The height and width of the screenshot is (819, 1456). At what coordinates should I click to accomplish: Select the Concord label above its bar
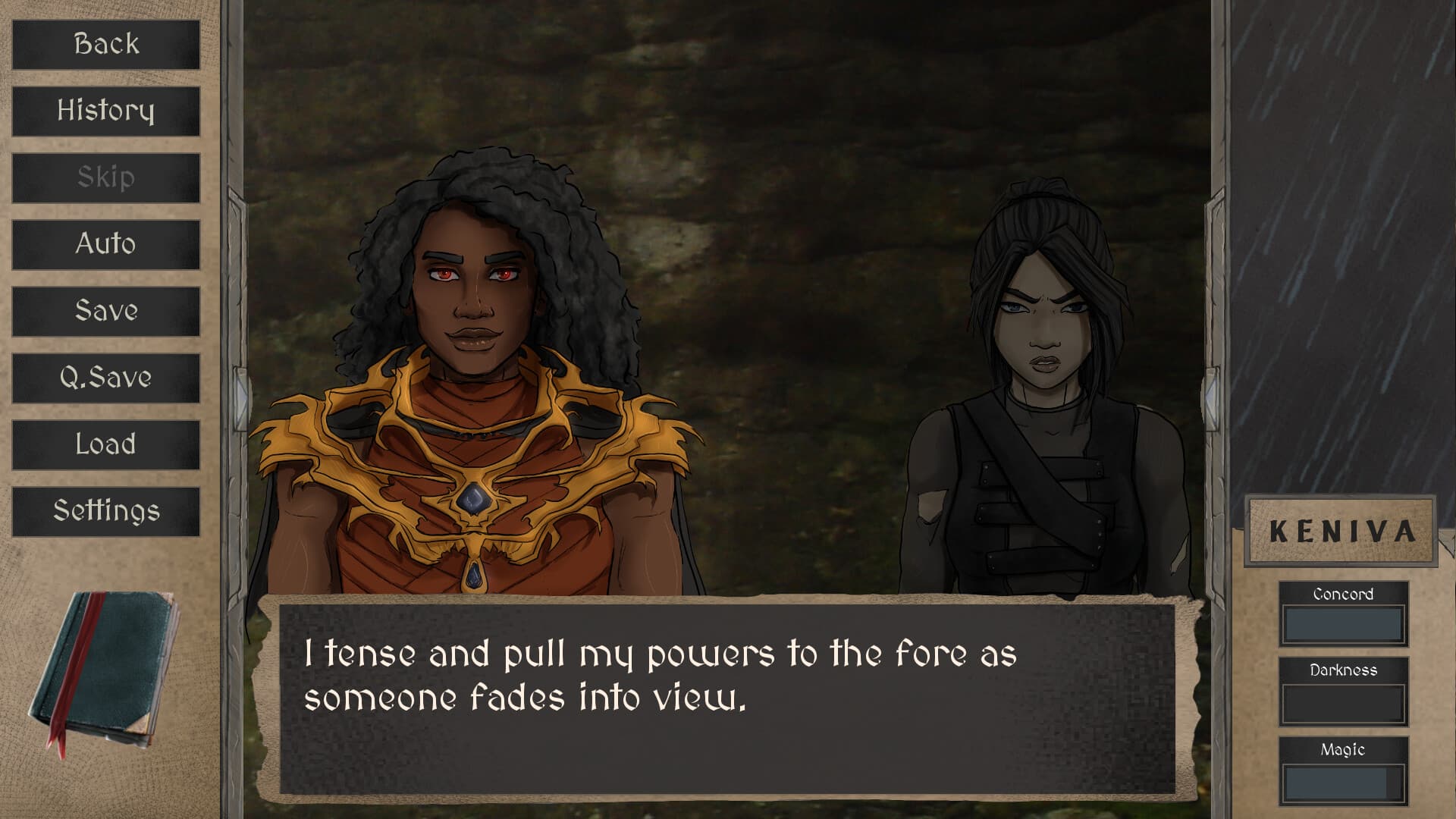(x=1343, y=595)
